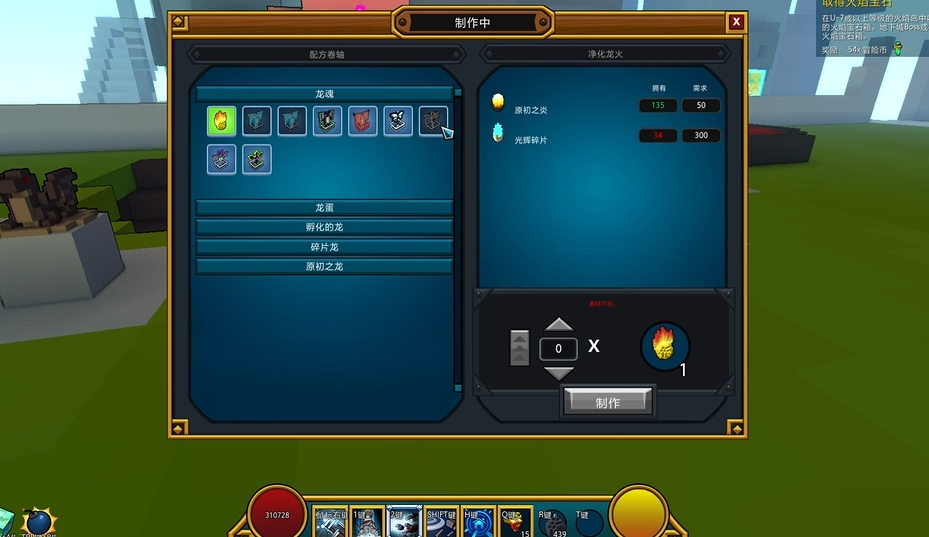Open the 碎片龙 recipe category
Image resolution: width=929 pixels, height=537 pixels.
(324, 247)
